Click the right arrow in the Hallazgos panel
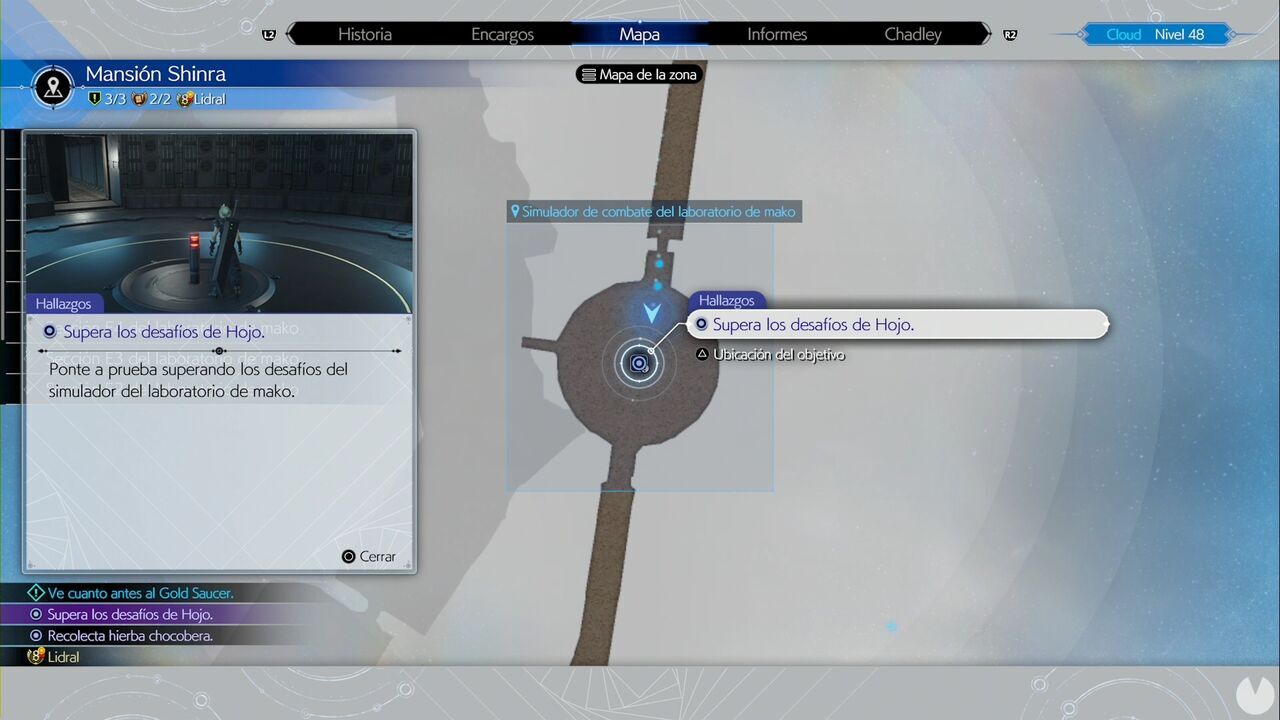The image size is (1280, 720). coord(397,351)
